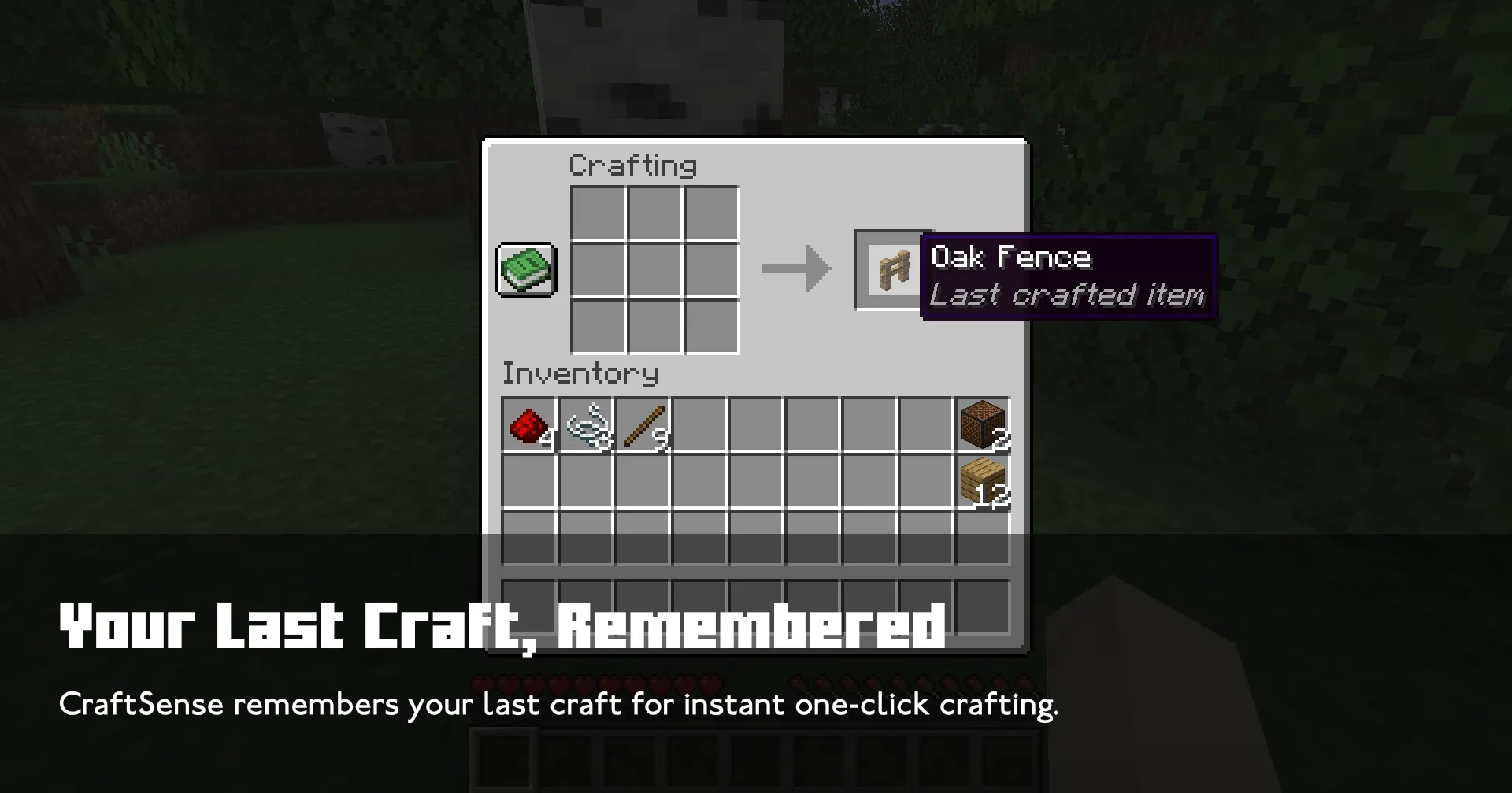Screen dimensions: 1512x793
Task: Open the recipe book with the green book icon
Action: [x=526, y=268]
